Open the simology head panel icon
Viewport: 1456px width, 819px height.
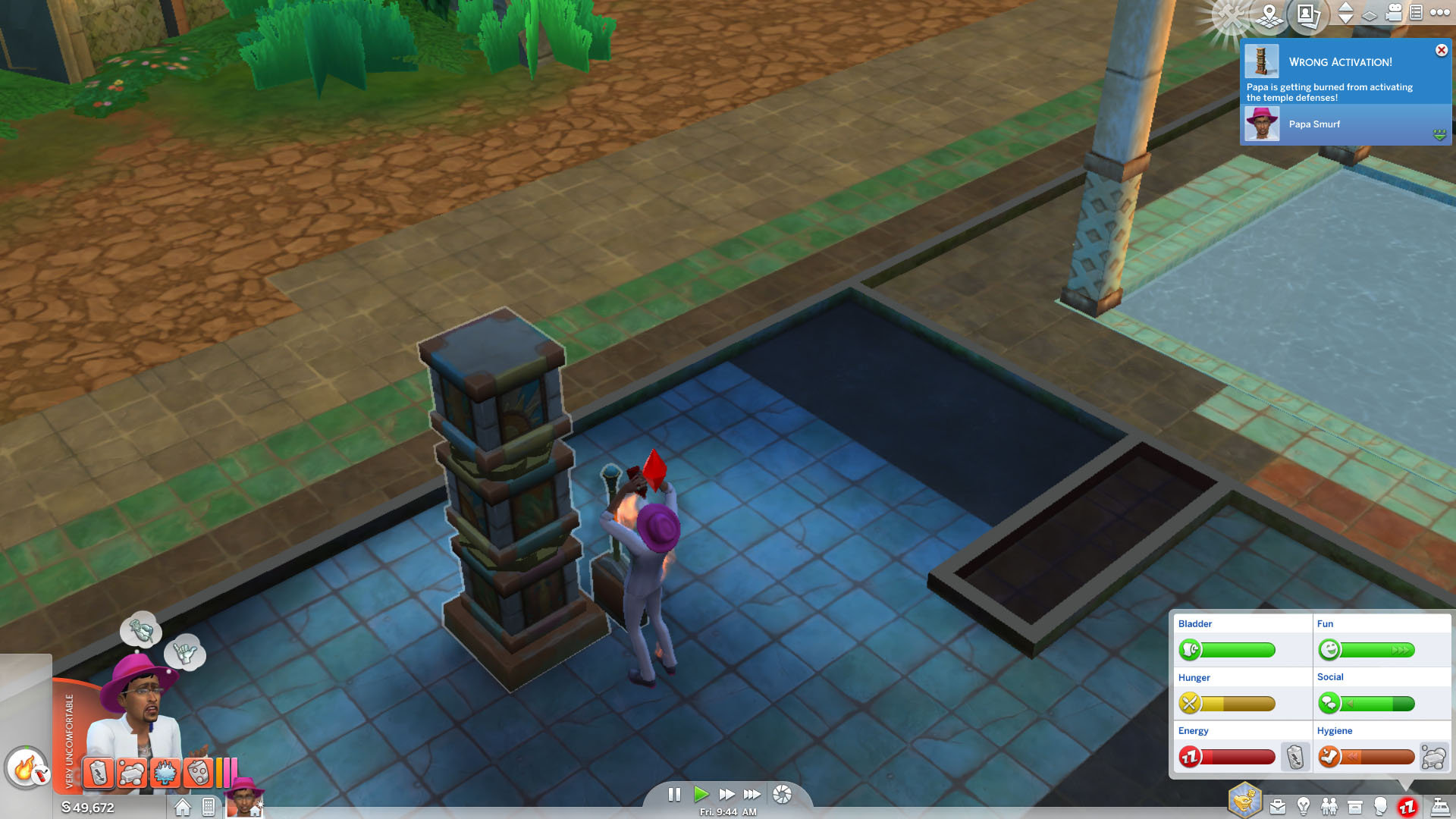tap(1381, 806)
